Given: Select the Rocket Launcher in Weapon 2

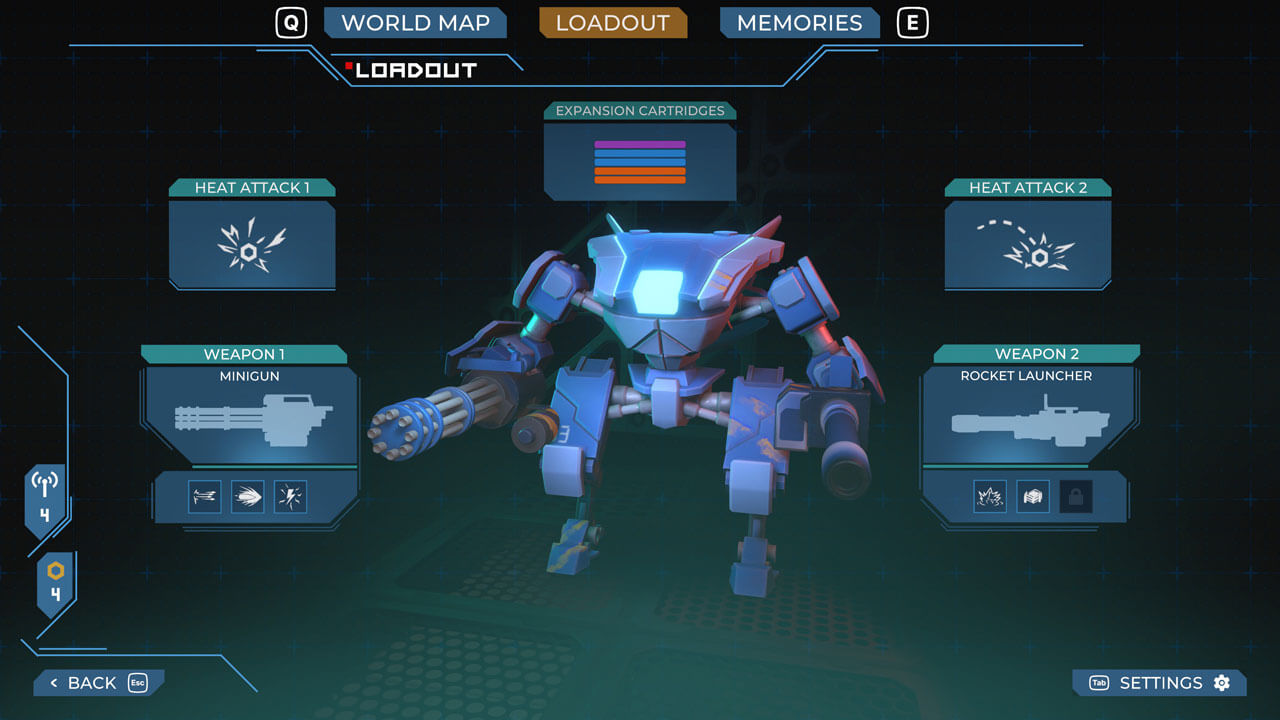Looking at the screenshot, I should coord(1026,414).
